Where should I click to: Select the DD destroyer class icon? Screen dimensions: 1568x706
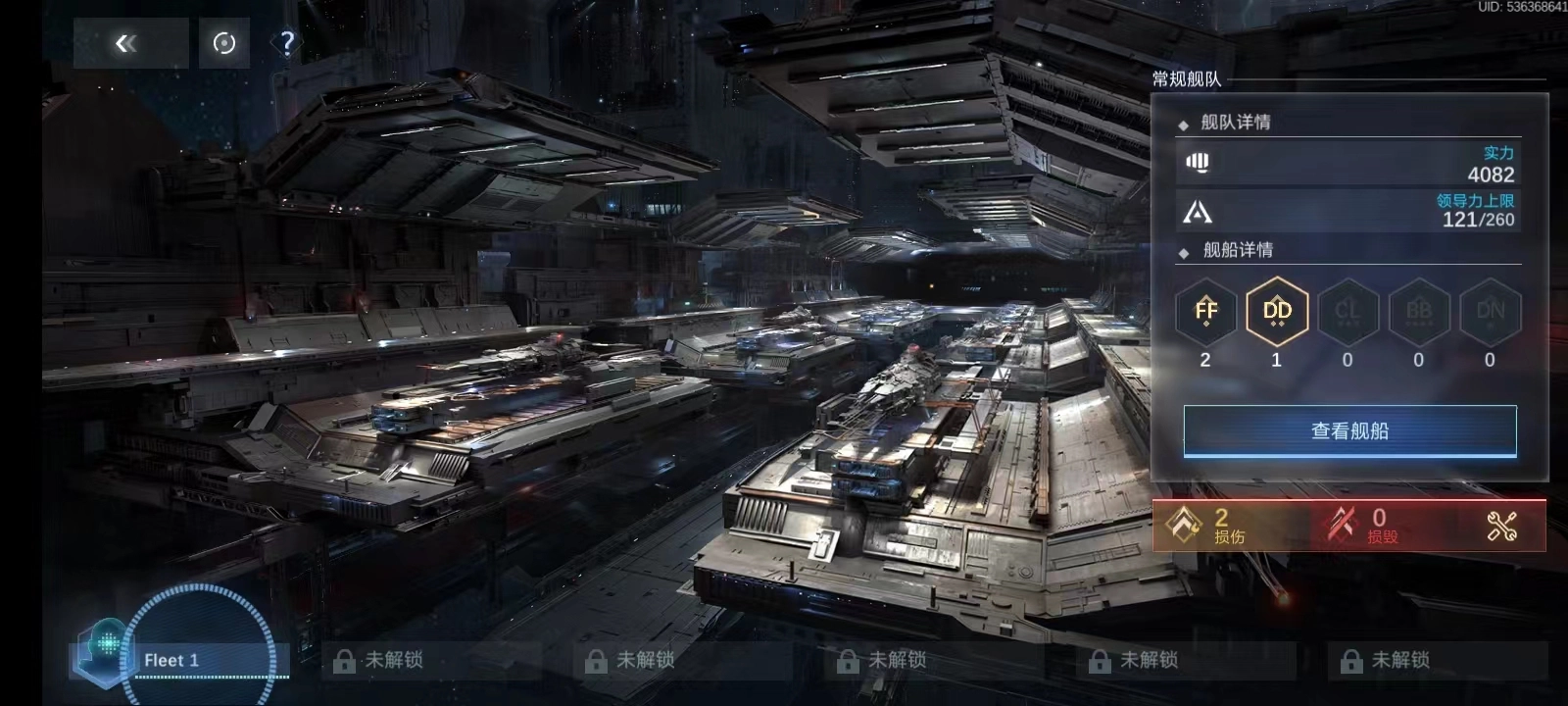[x=1277, y=312]
